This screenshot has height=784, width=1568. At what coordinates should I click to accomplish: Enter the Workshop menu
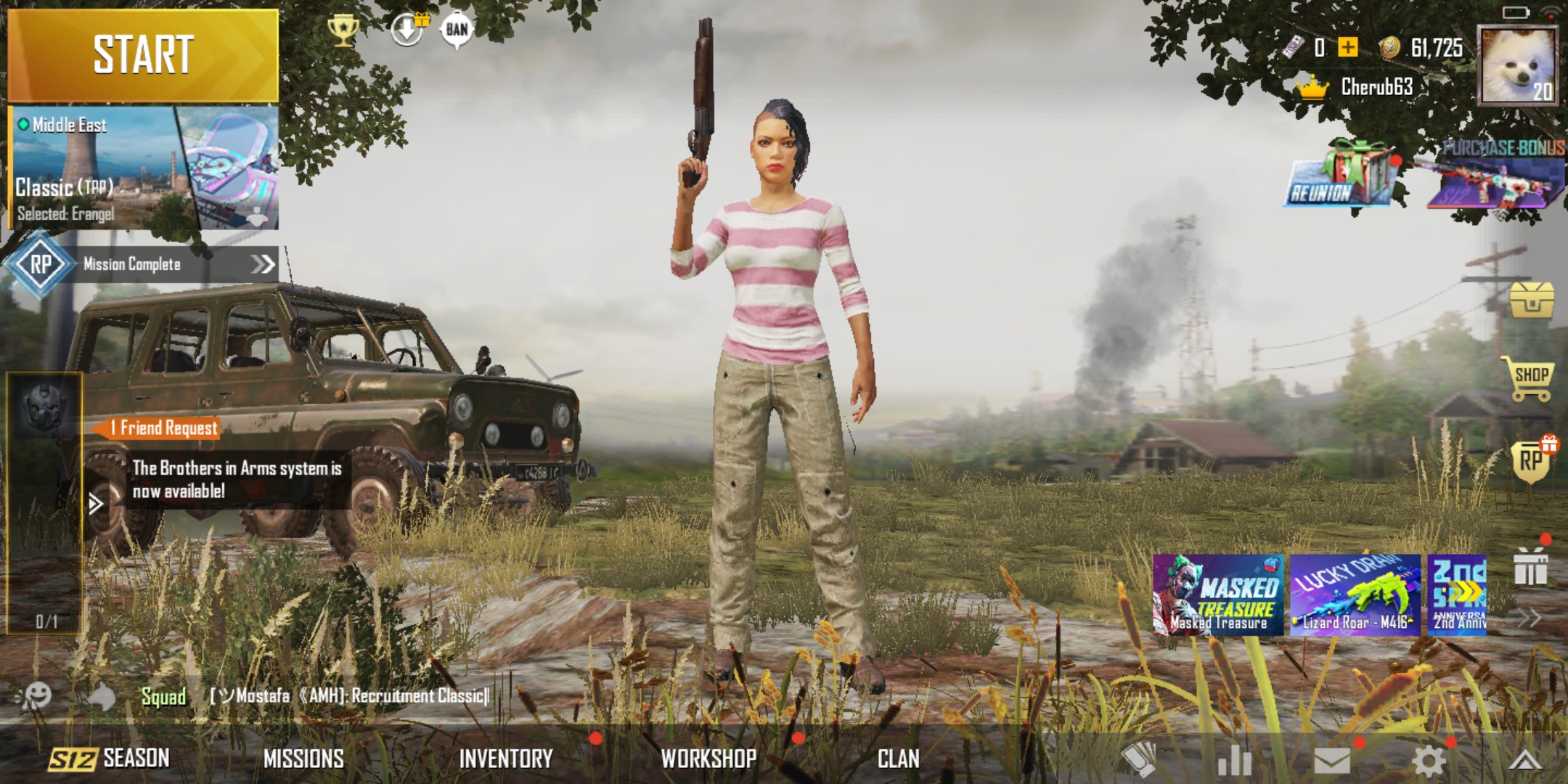(x=709, y=759)
